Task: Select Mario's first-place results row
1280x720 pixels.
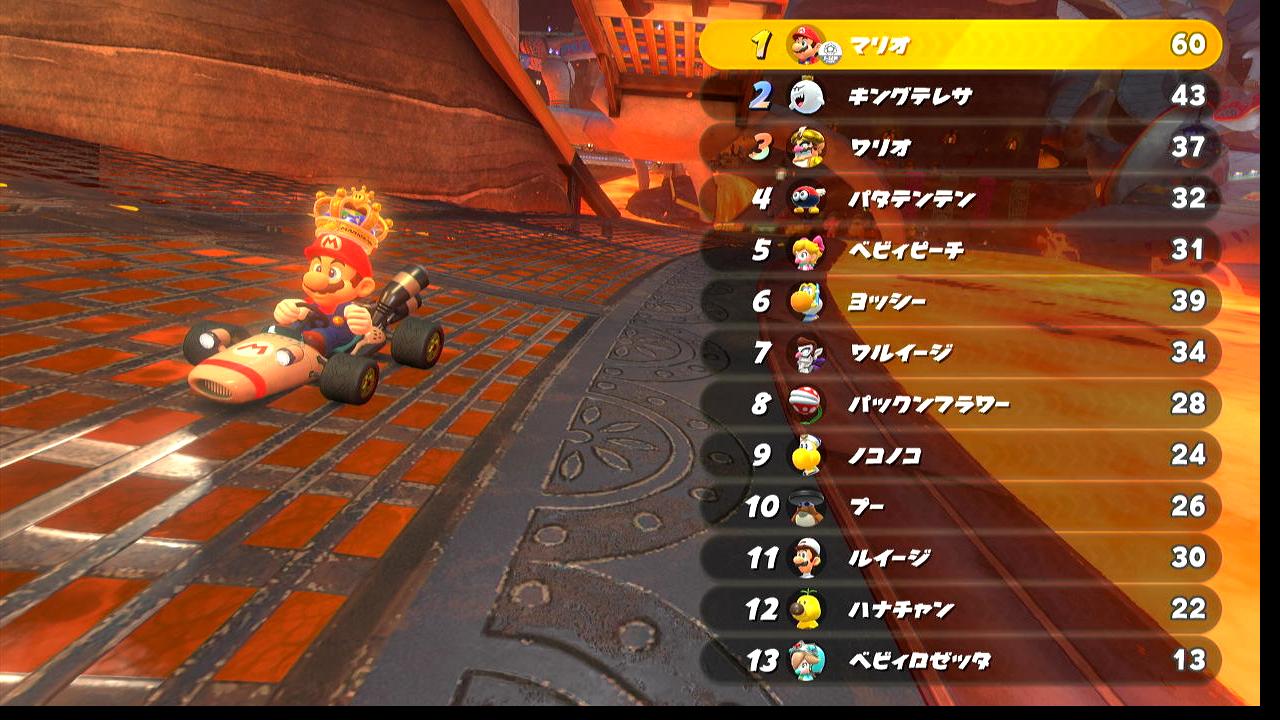Action: coord(960,45)
